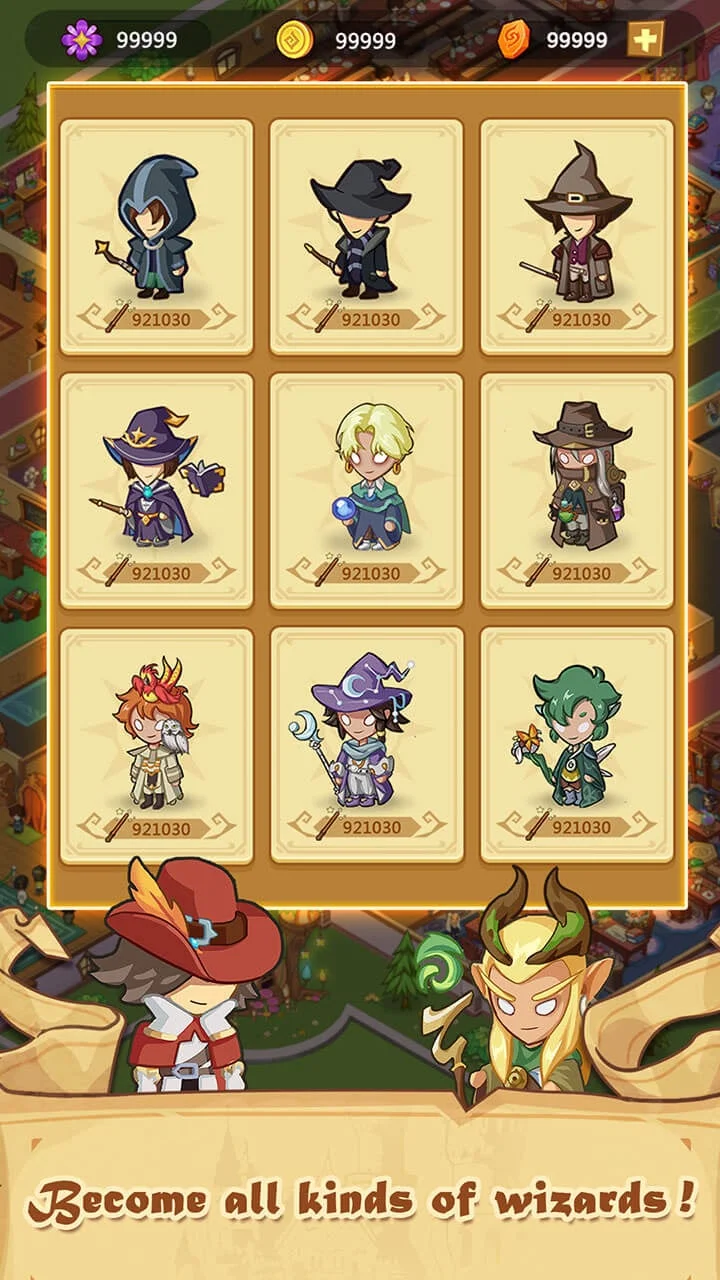
Task: Select the blue hooded wizard card
Action: coord(156,236)
